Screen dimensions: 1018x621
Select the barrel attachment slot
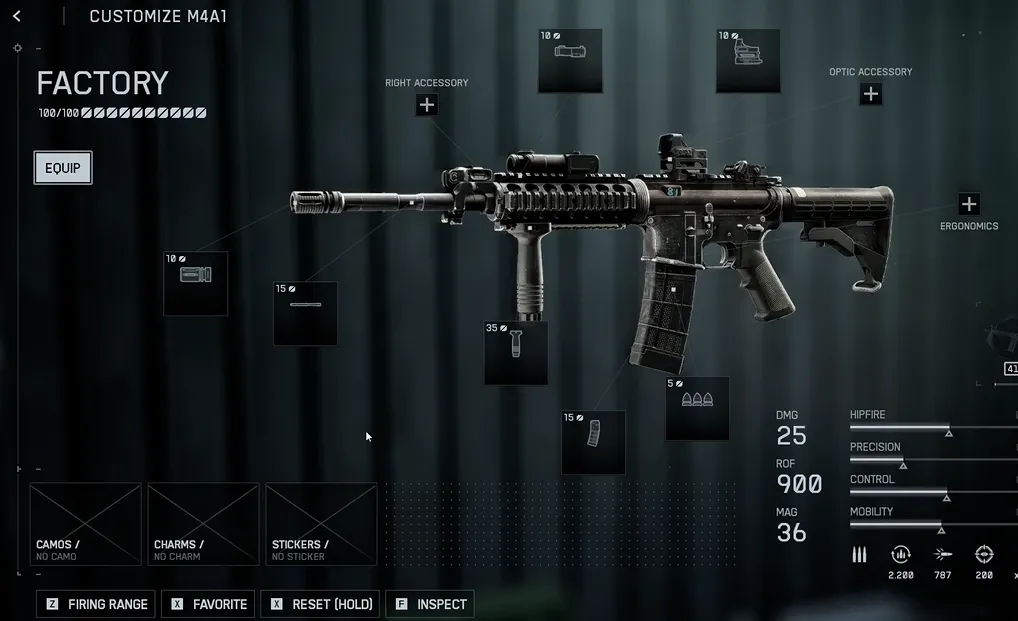point(305,313)
